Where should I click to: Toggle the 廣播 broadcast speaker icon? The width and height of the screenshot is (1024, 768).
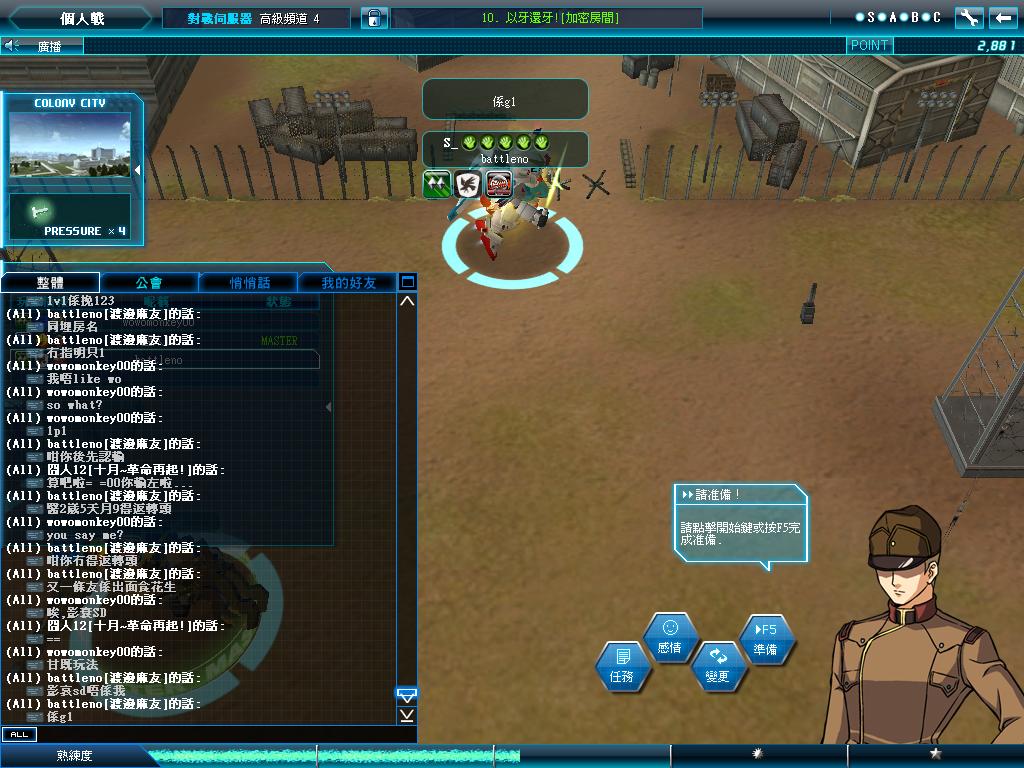click(x=12, y=45)
